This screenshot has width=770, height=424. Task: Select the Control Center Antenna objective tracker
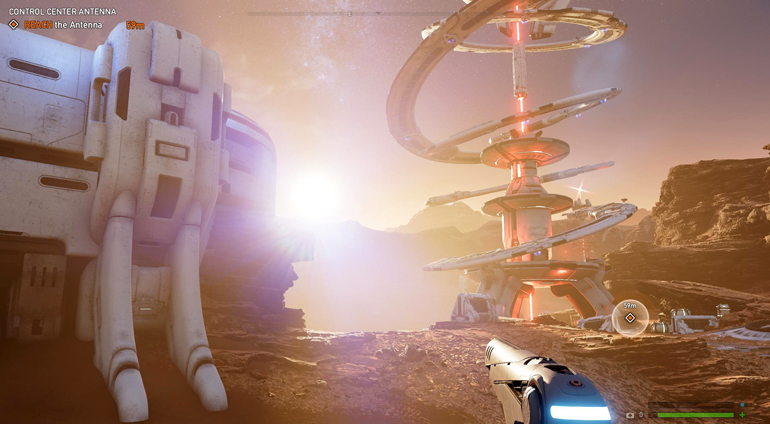click(62, 12)
